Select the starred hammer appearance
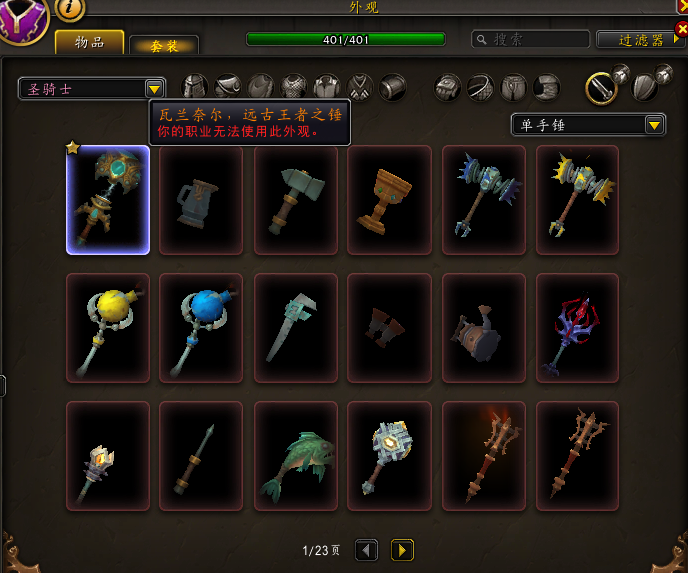The image size is (688, 573). (x=108, y=200)
